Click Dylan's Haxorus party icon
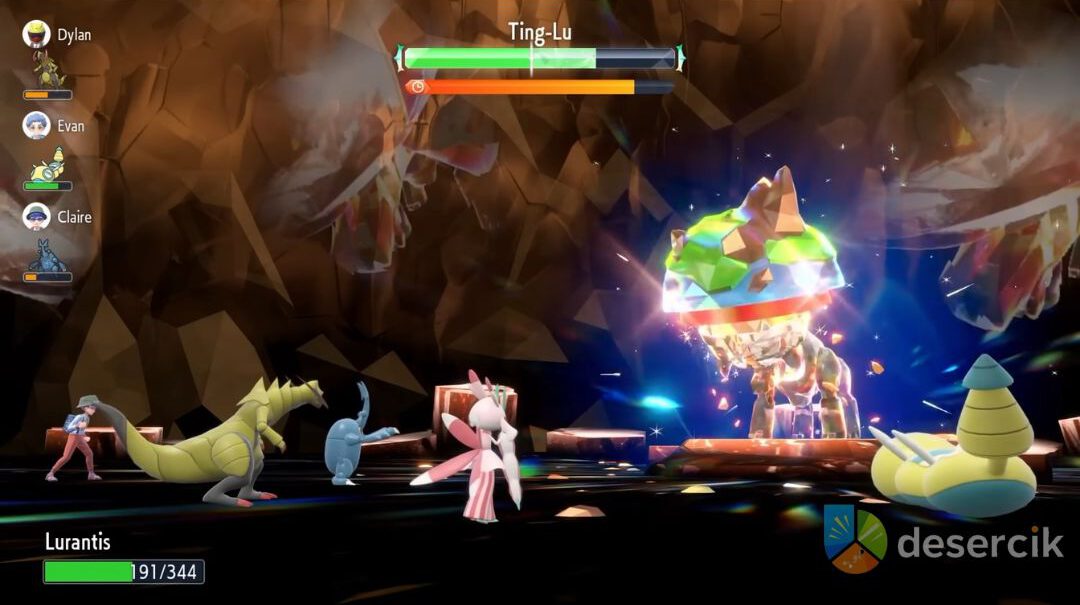Screen dimensions: 1080x605 point(48,70)
